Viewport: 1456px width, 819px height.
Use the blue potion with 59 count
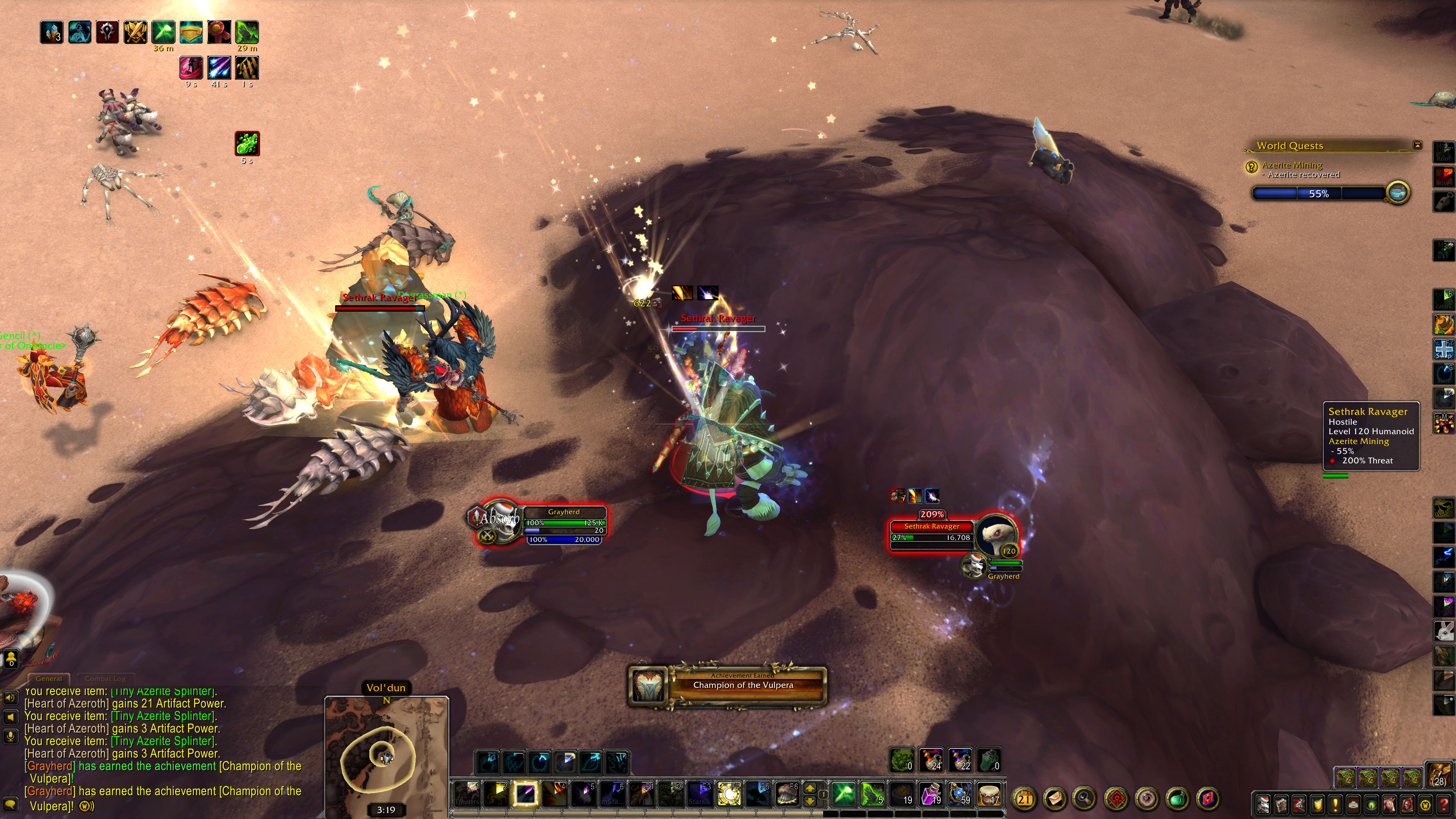(x=959, y=794)
